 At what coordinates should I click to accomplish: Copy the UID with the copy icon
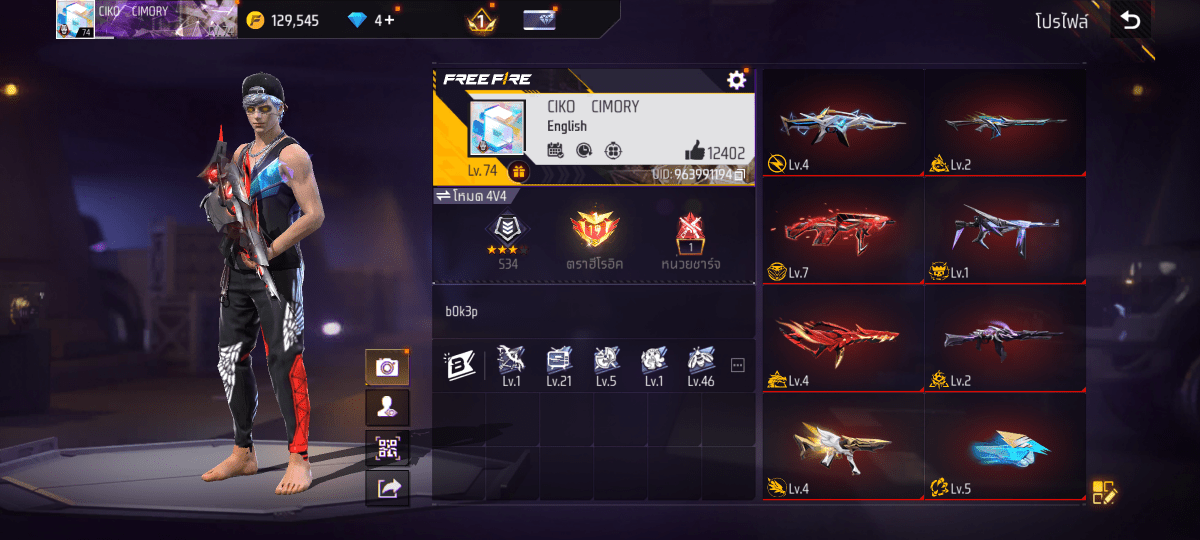pos(740,174)
